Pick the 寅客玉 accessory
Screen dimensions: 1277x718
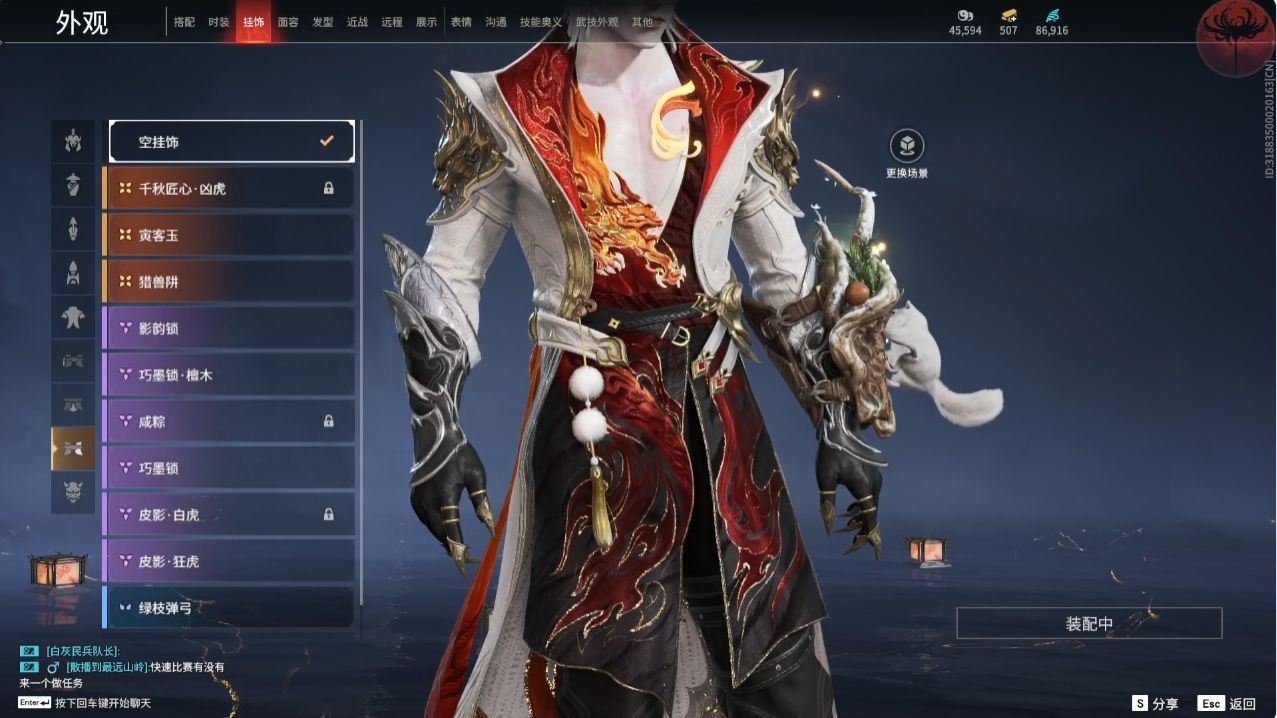coord(229,235)
